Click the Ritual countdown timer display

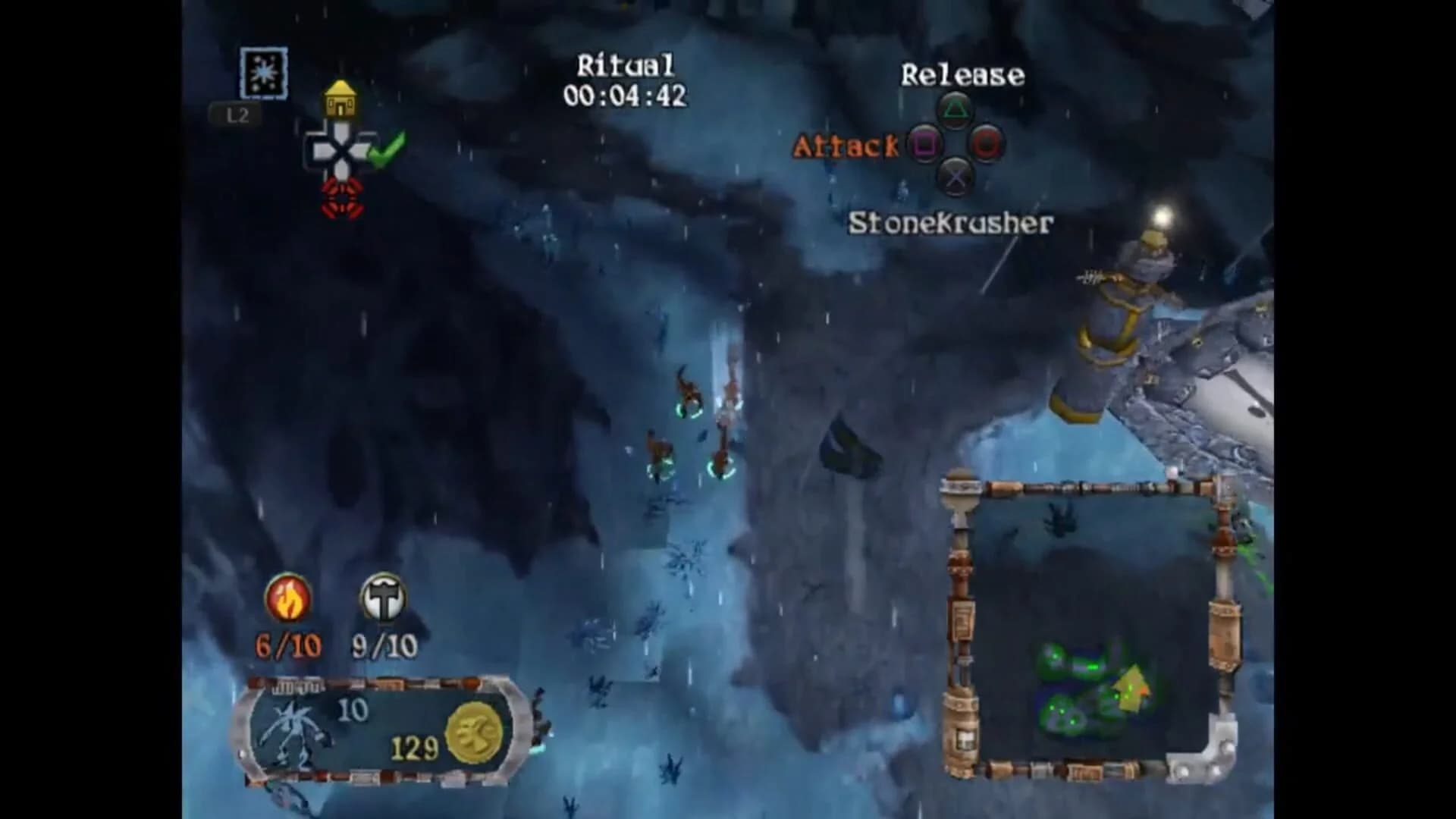click(626, 95)
